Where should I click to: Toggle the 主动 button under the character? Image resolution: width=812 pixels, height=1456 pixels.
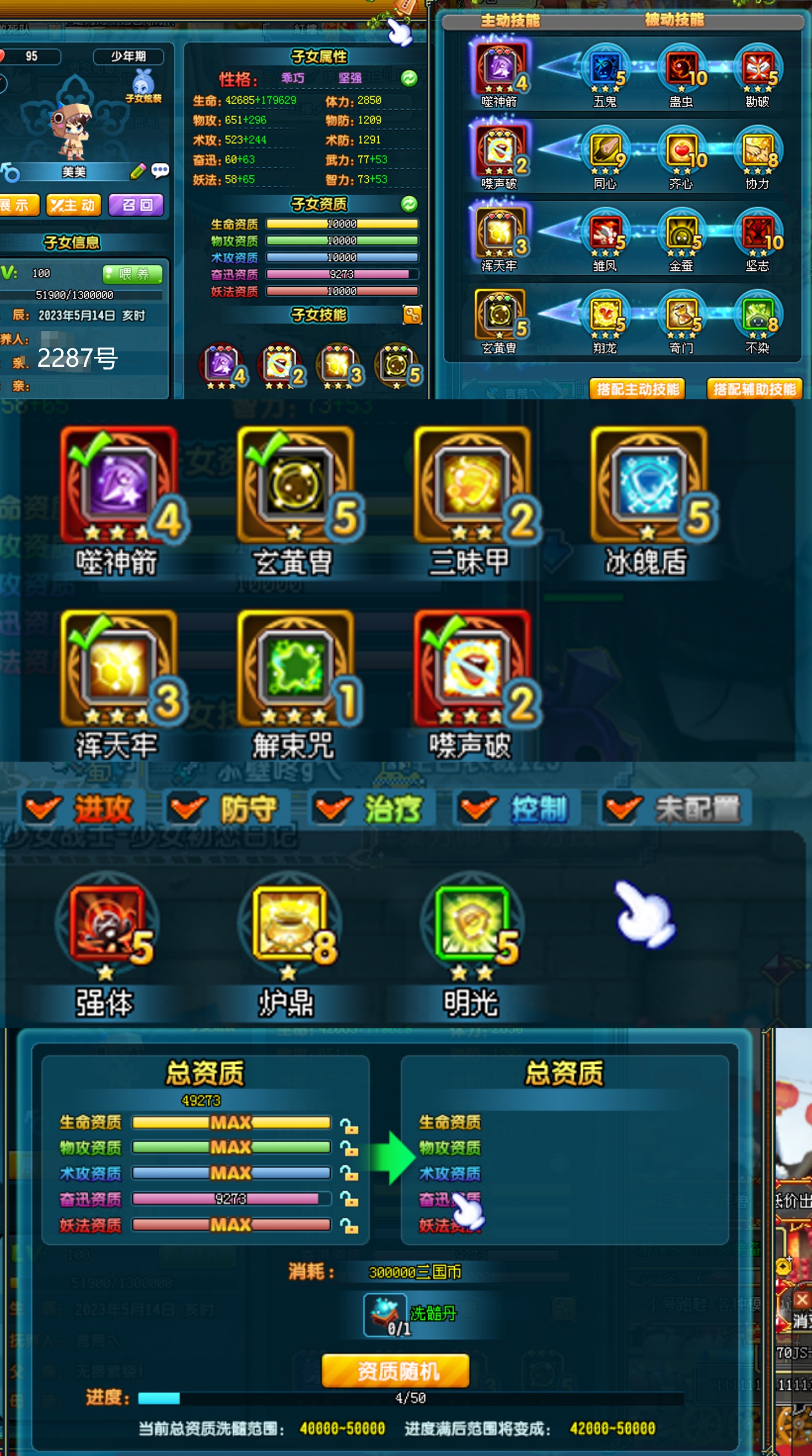(x=73, y=205)
